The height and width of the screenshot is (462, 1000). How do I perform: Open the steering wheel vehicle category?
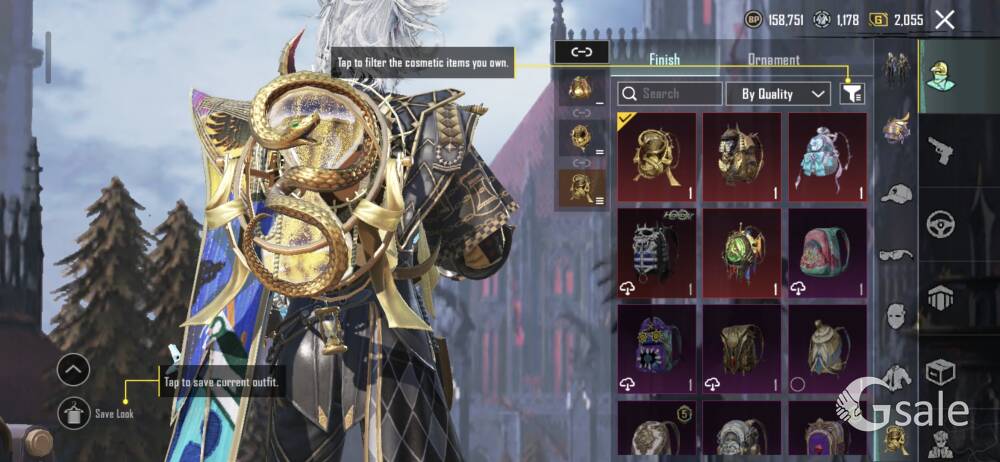[x=940, y=223]
